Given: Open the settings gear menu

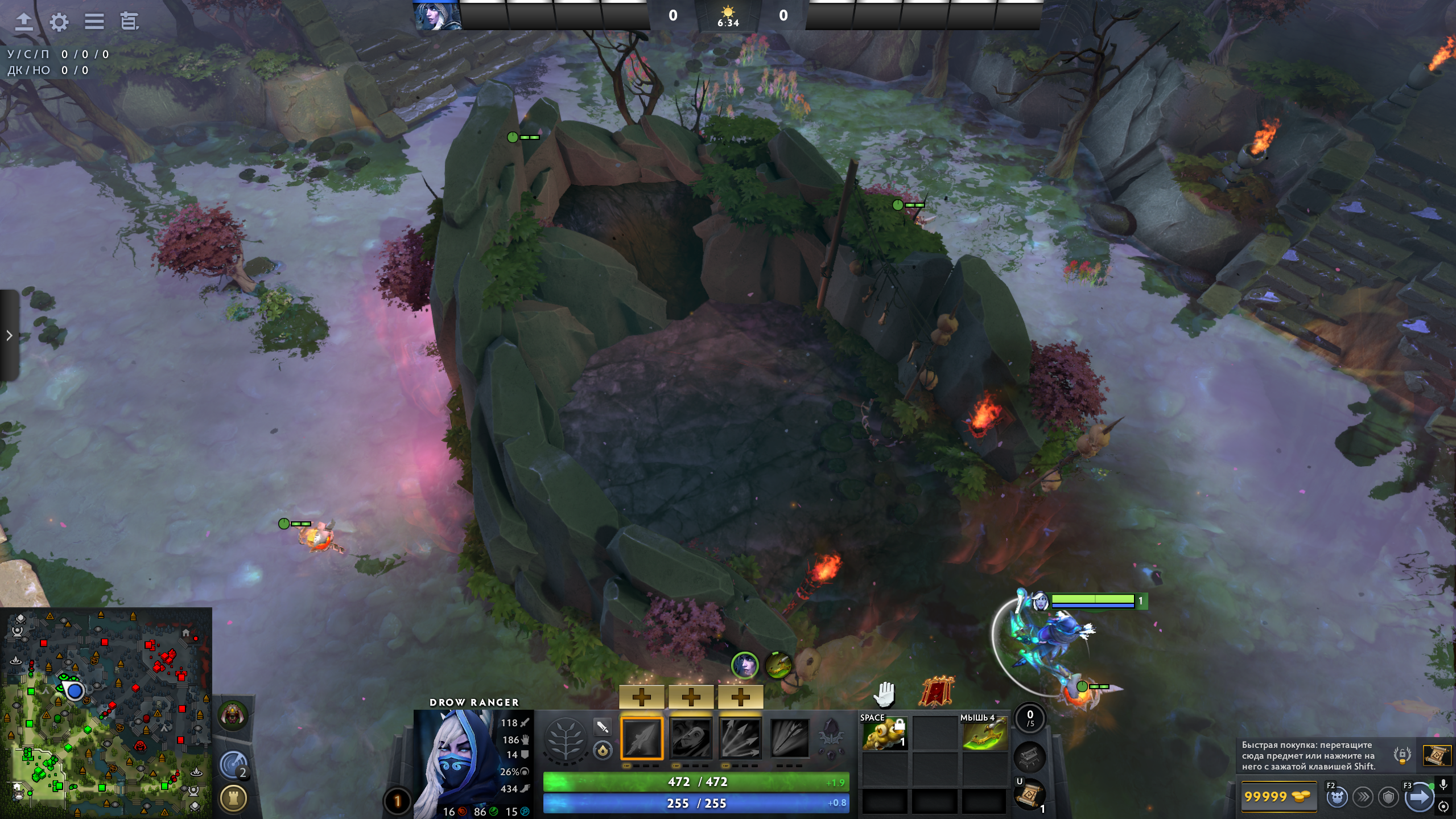Looking at the screenshot, I should [59, 22].
